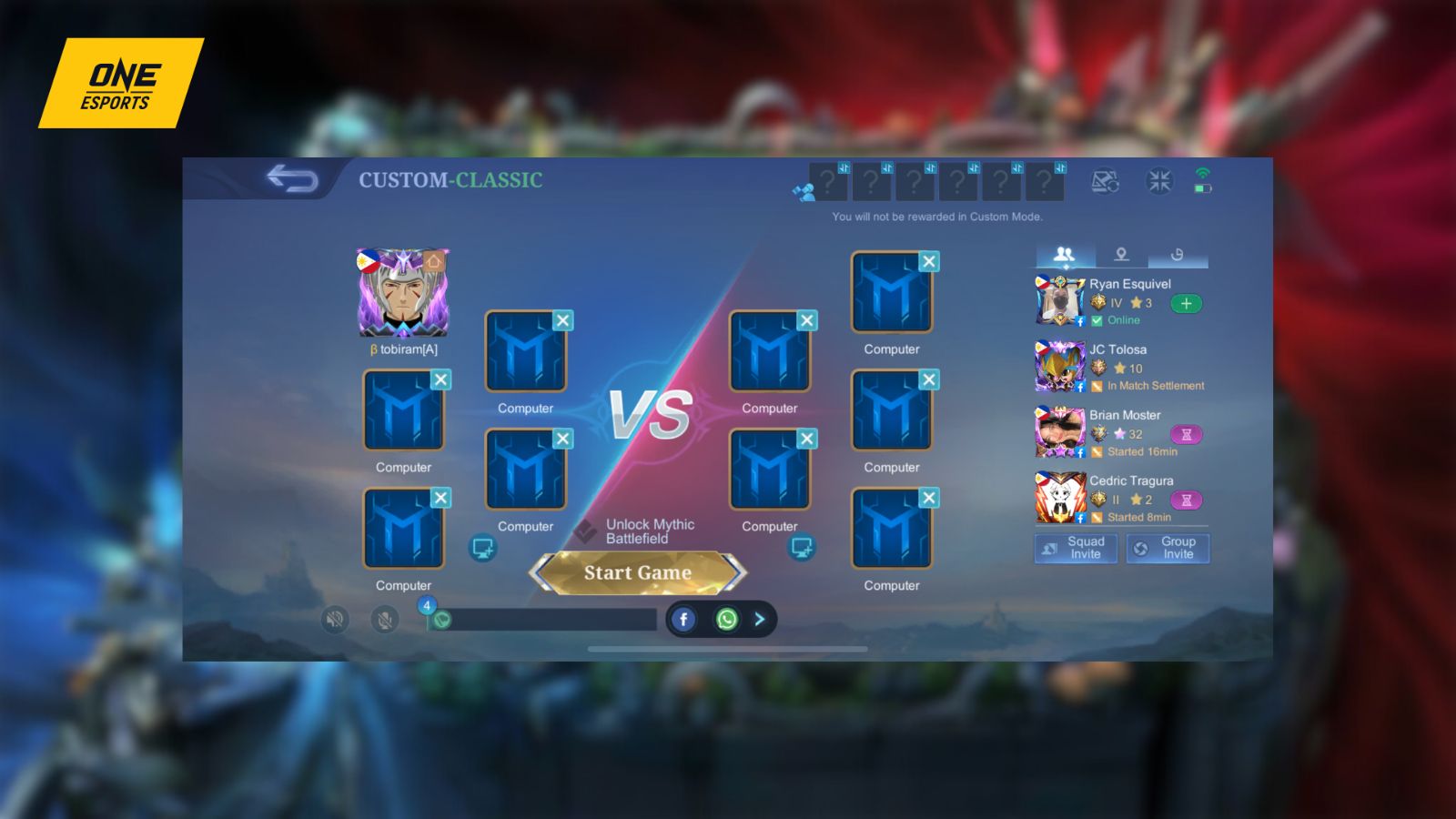The height and width of the screenshot is (819, 1456).
Task: Tap the send chat arrow icon
Action: [759, 619]
